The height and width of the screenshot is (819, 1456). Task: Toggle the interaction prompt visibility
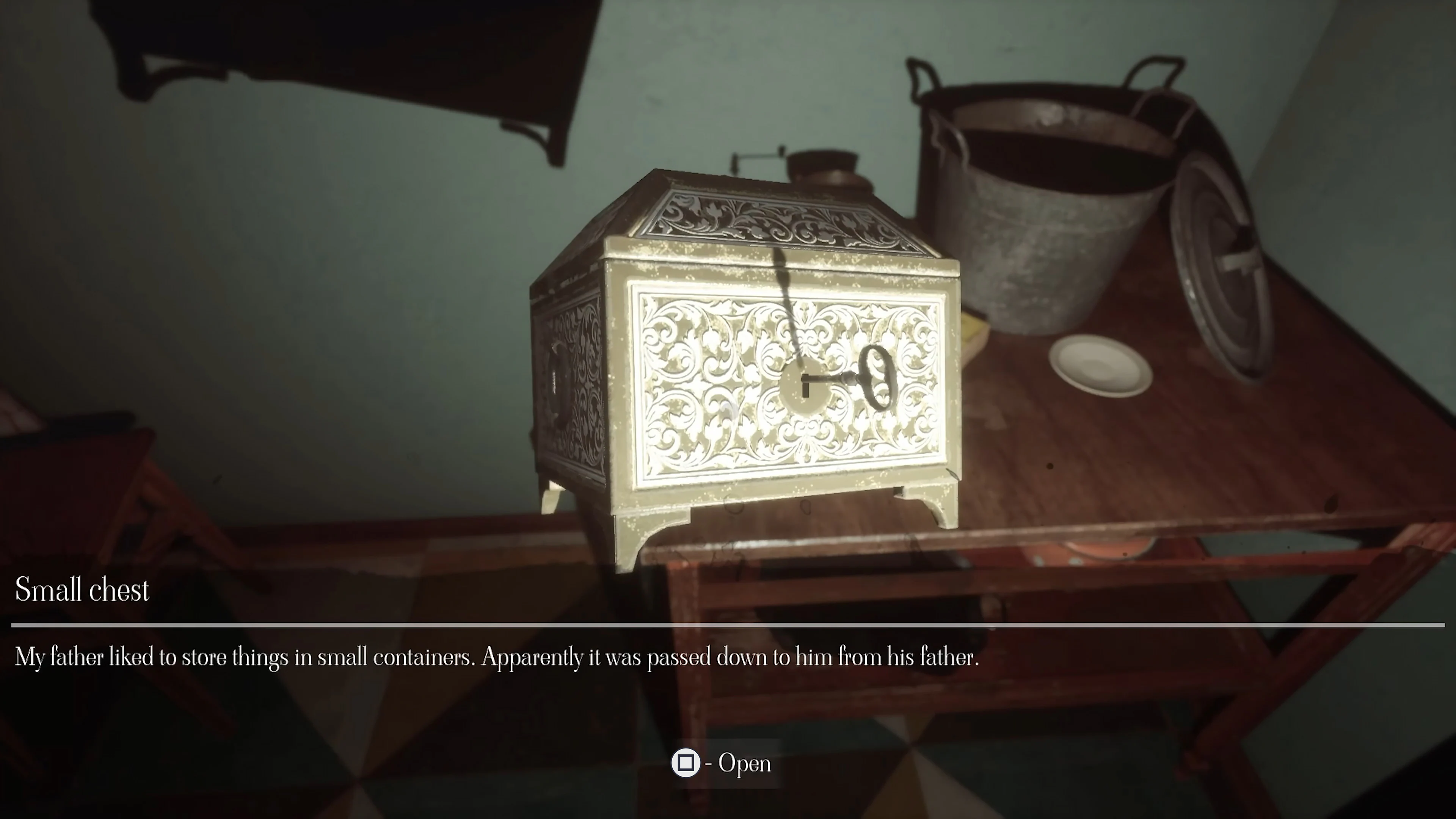(x=686, y=763)
